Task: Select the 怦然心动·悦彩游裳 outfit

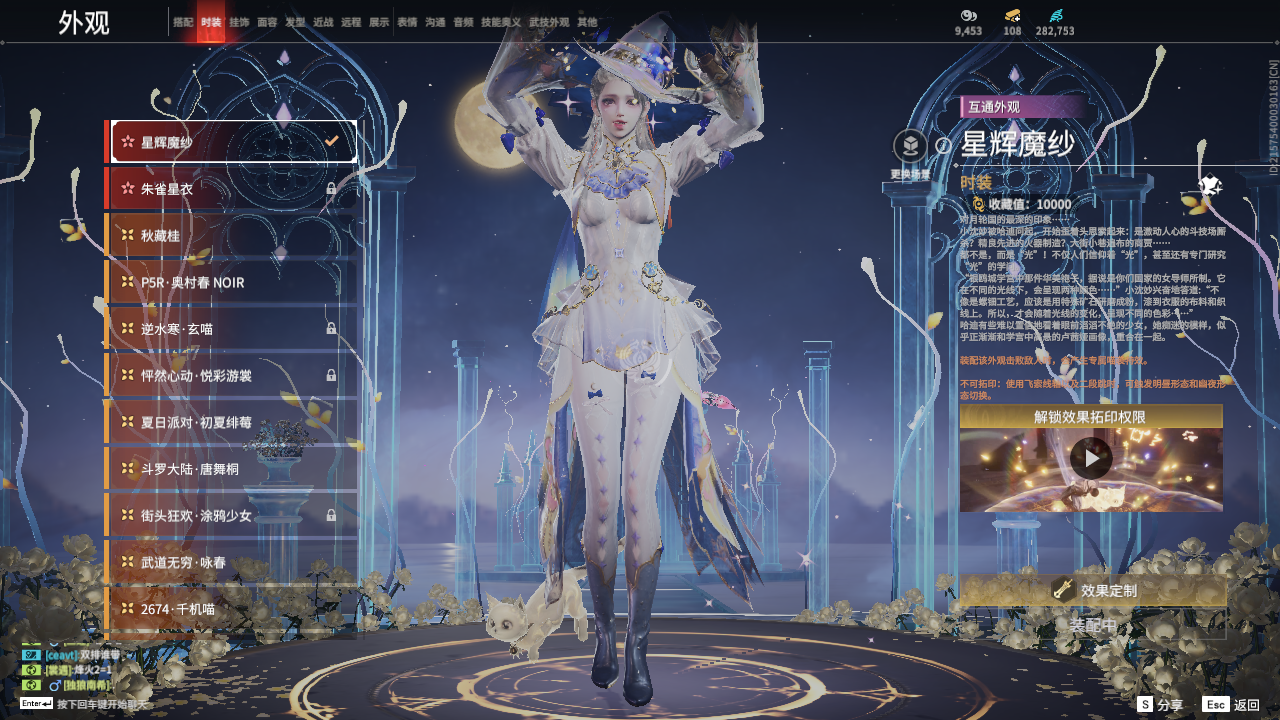Action: click(x=232, y=376)
